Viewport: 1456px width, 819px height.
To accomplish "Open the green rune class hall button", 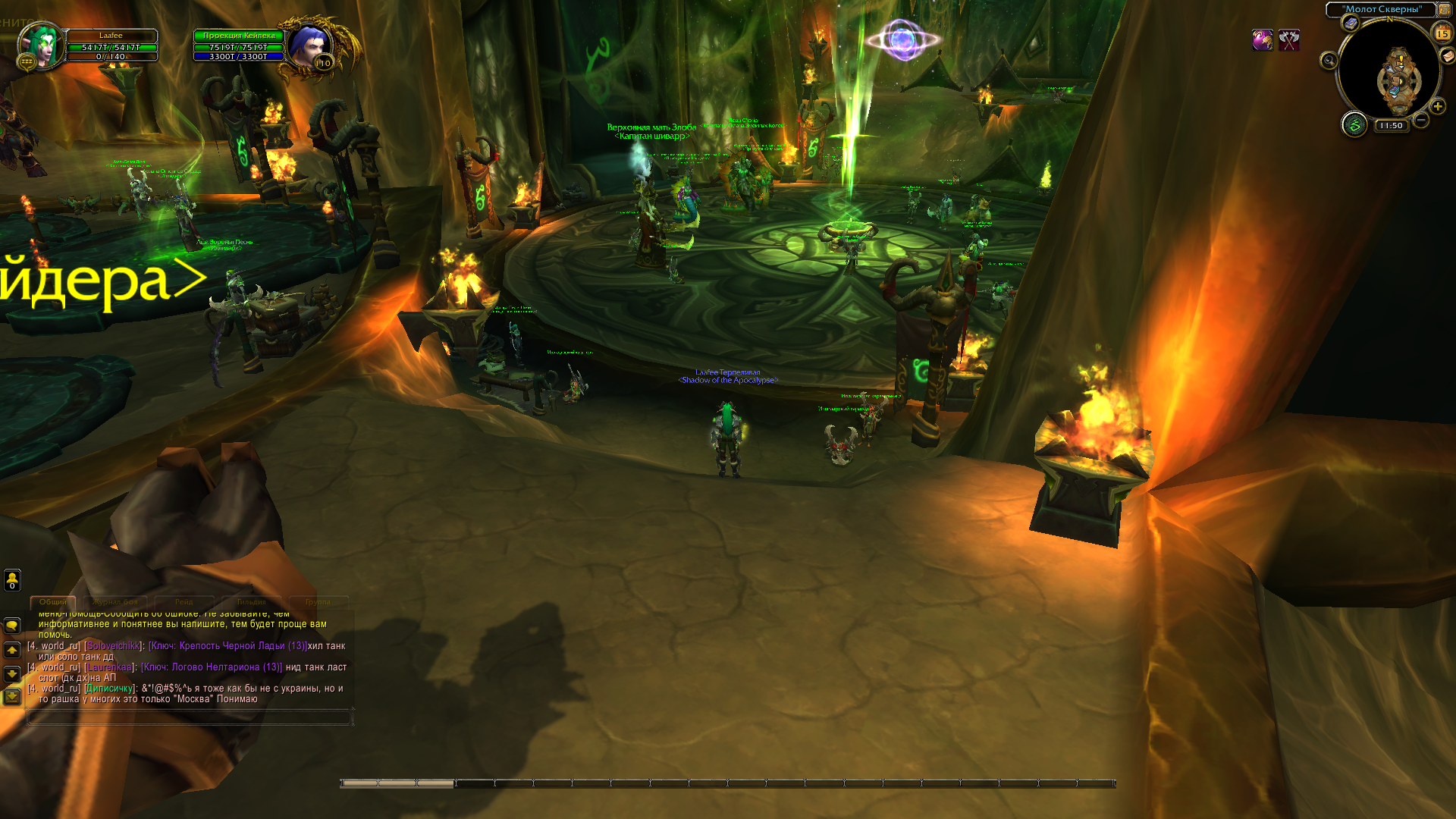I will pyautogui.click(x=1354, y=124).
